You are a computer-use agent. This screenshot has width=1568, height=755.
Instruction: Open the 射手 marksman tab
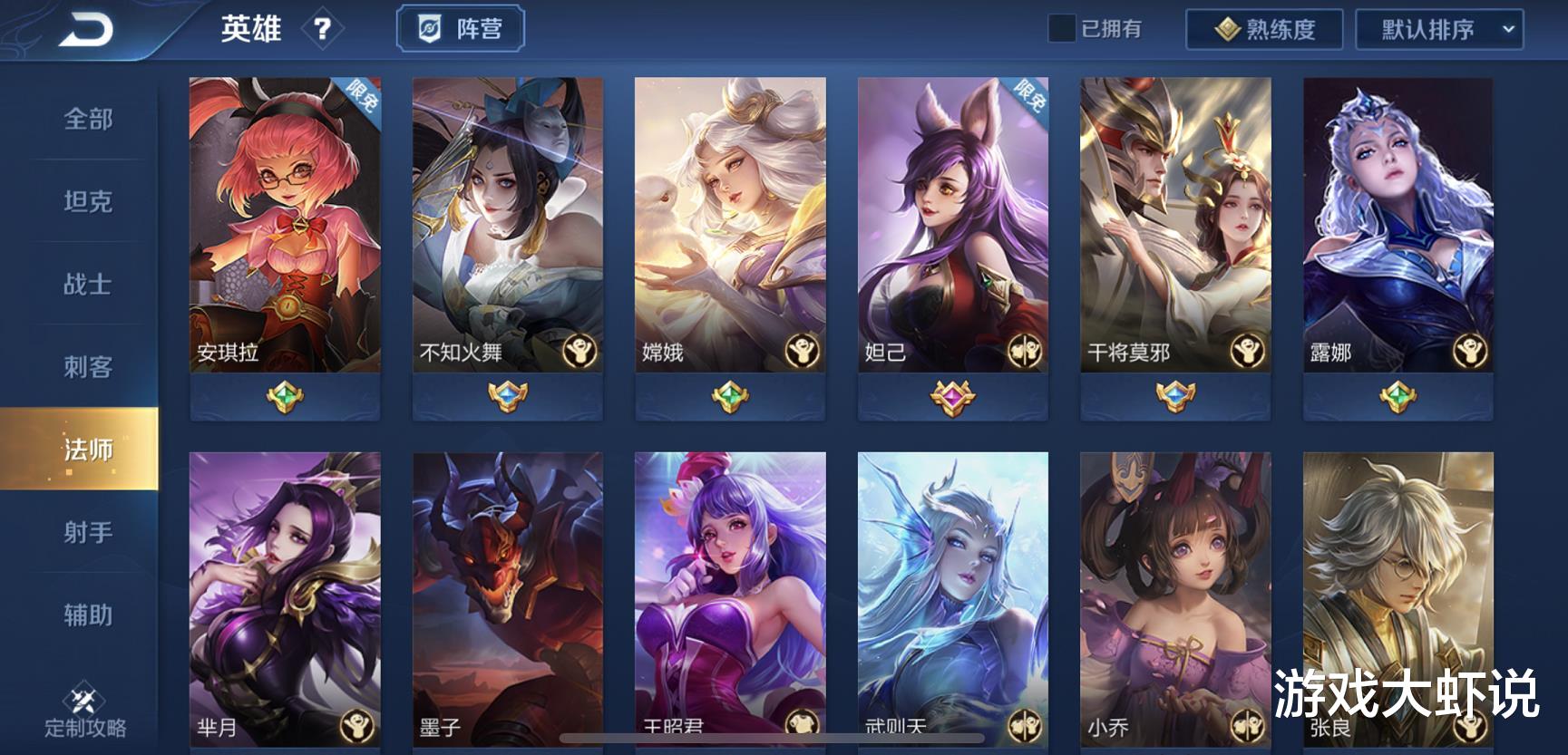coord(87,533)
